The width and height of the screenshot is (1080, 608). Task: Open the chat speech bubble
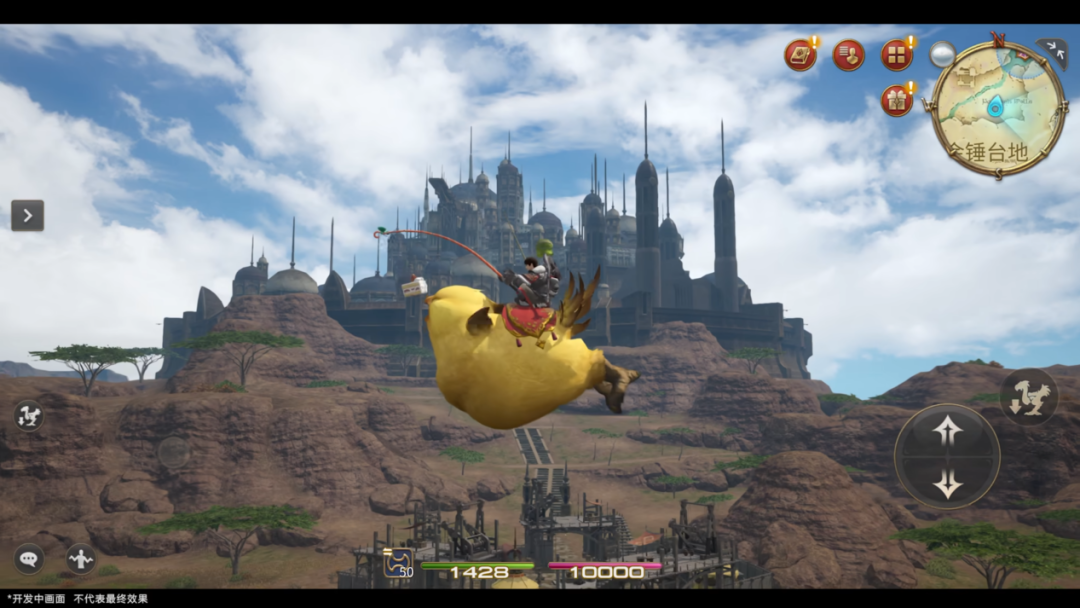pyautogui.click(x=29, y=558)
